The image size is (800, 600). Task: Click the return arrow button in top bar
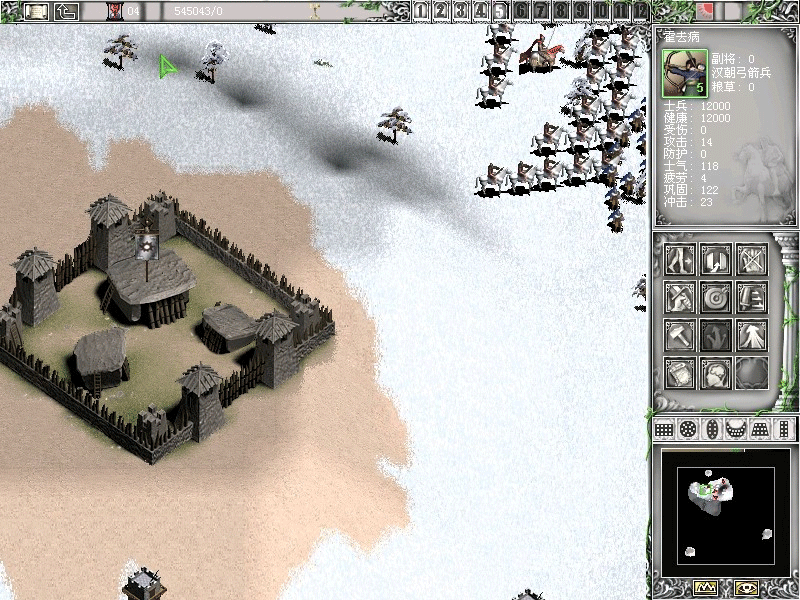point(66,11)
